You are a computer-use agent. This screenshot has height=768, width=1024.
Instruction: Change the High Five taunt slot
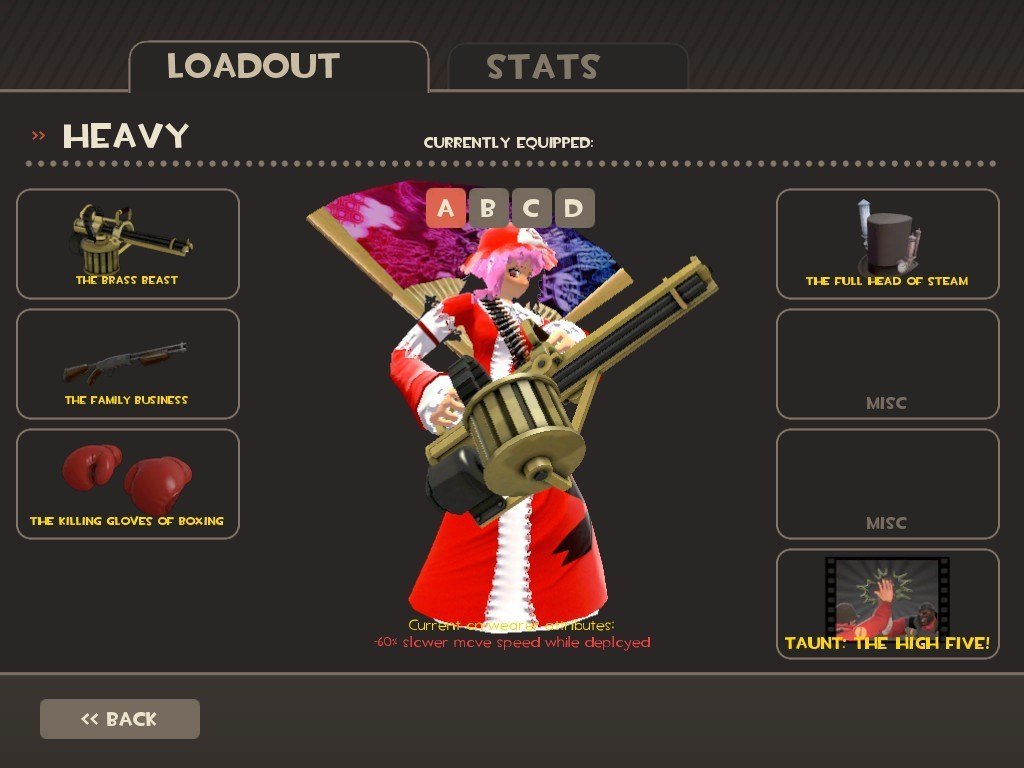tap(887, 604)
